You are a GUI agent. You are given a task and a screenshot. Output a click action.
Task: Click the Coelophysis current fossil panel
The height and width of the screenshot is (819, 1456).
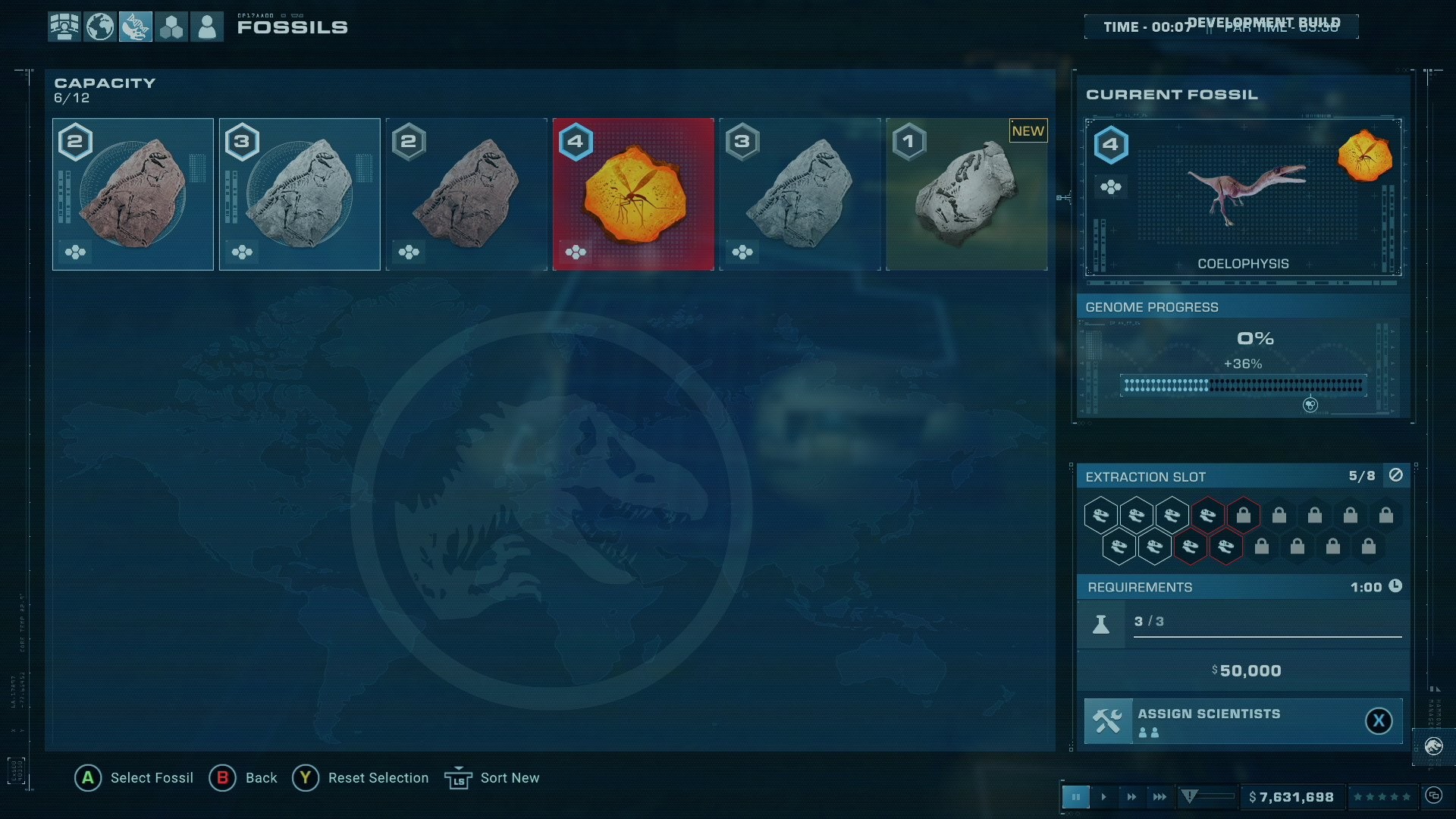tap(1243, 197)
